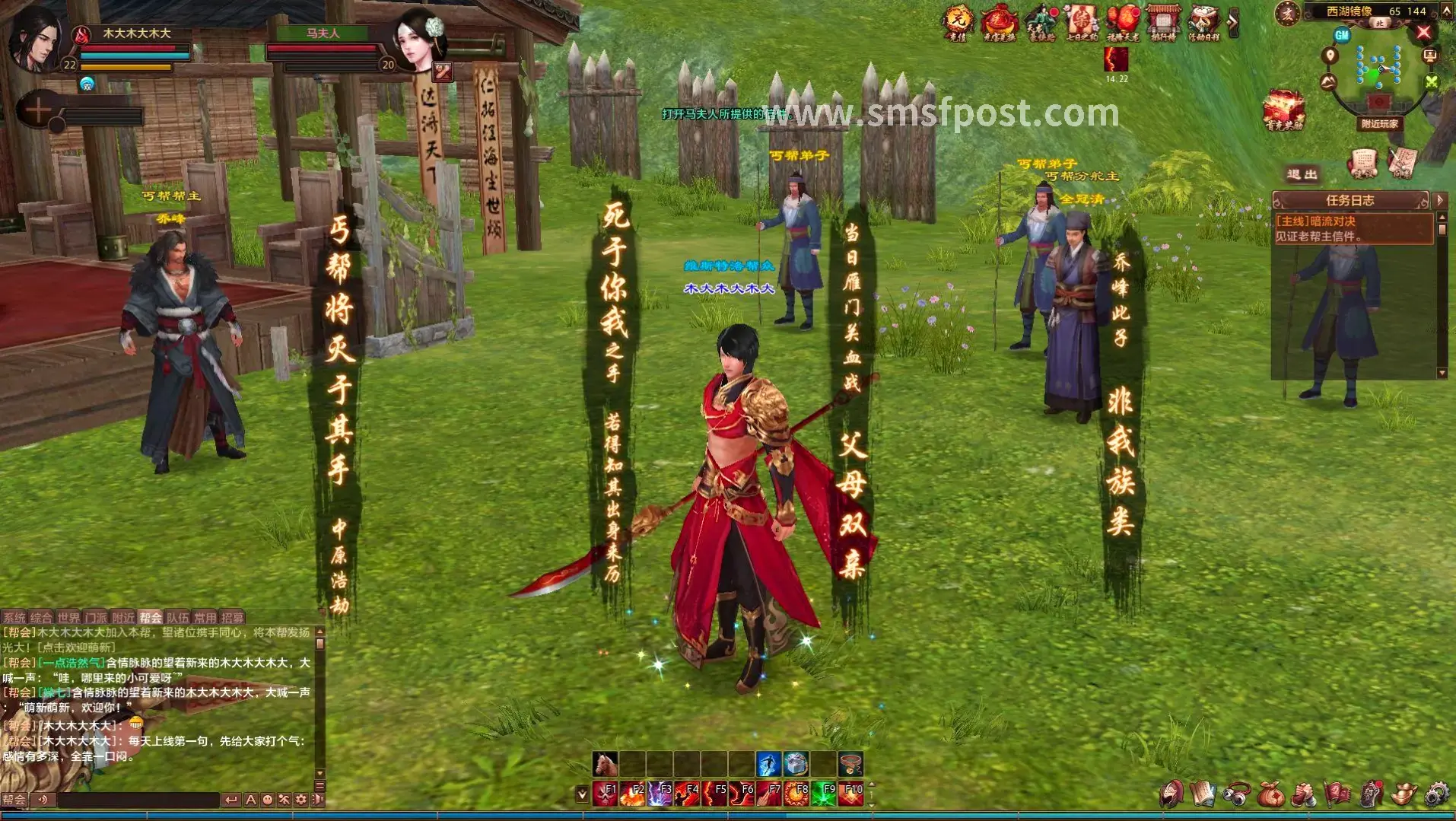The width and height of the screenshot is (1456, 821).
Task: Click the 退出 exit button
Action: pos(1302,174)
